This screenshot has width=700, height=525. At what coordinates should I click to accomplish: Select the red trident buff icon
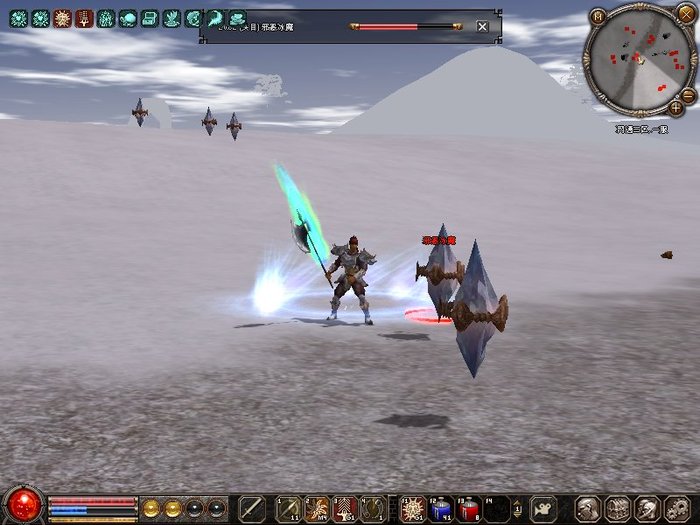pyautogui.click(x=84, y=18)
